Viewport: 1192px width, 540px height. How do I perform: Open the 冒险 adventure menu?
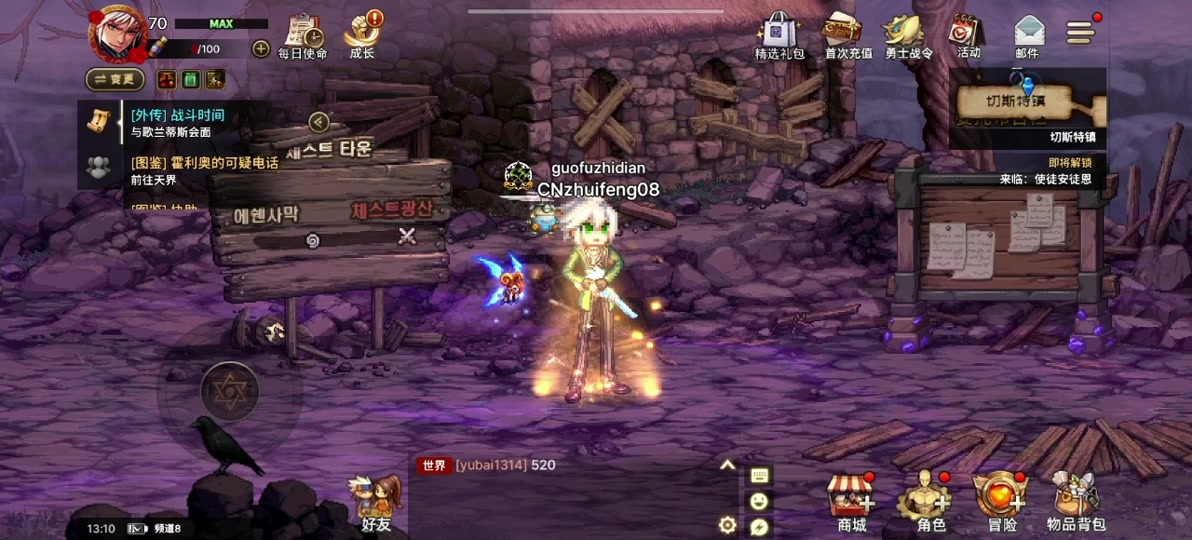click(1001, 500)
